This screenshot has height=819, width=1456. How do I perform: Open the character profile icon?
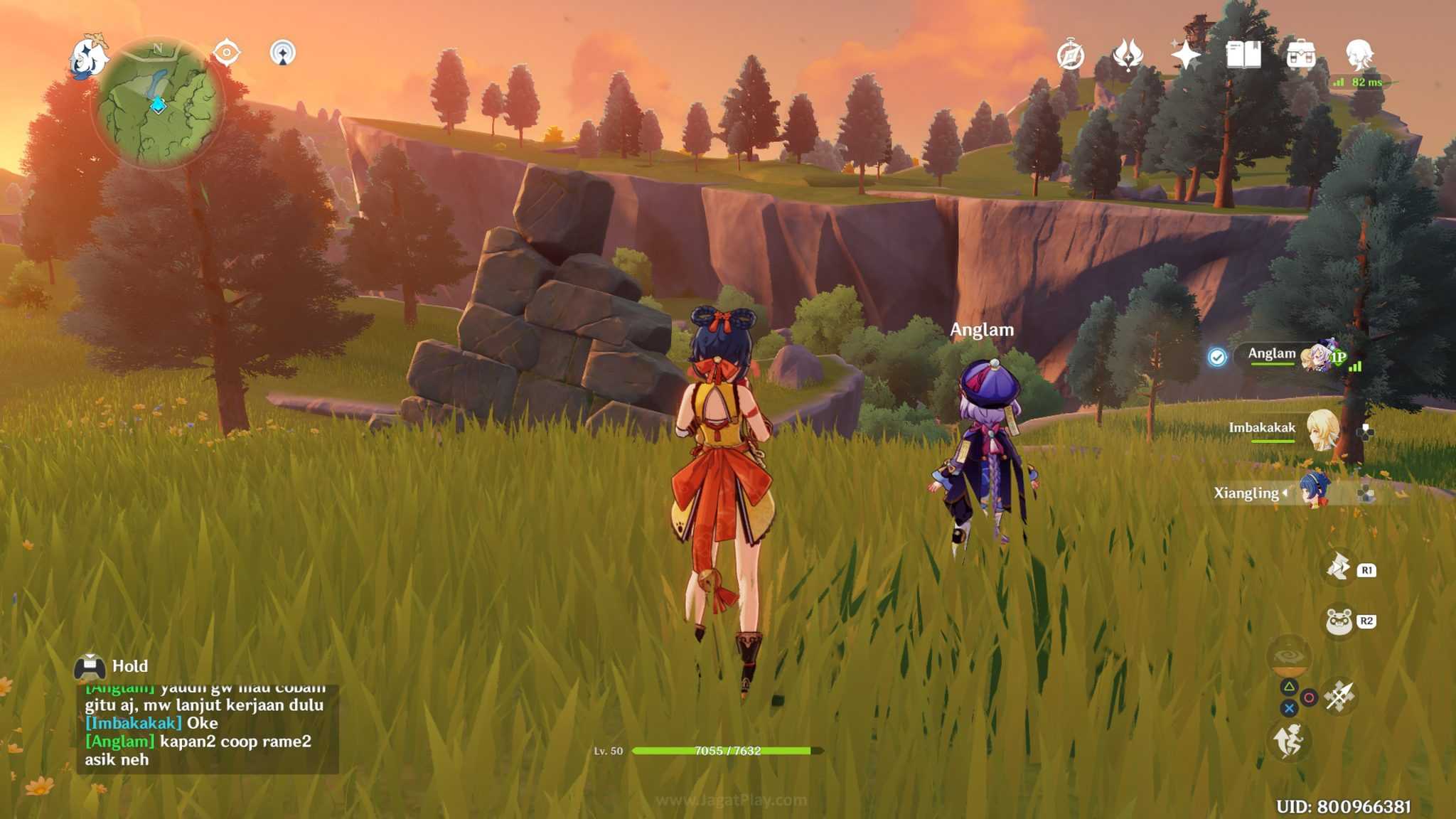coord(1359,54)
